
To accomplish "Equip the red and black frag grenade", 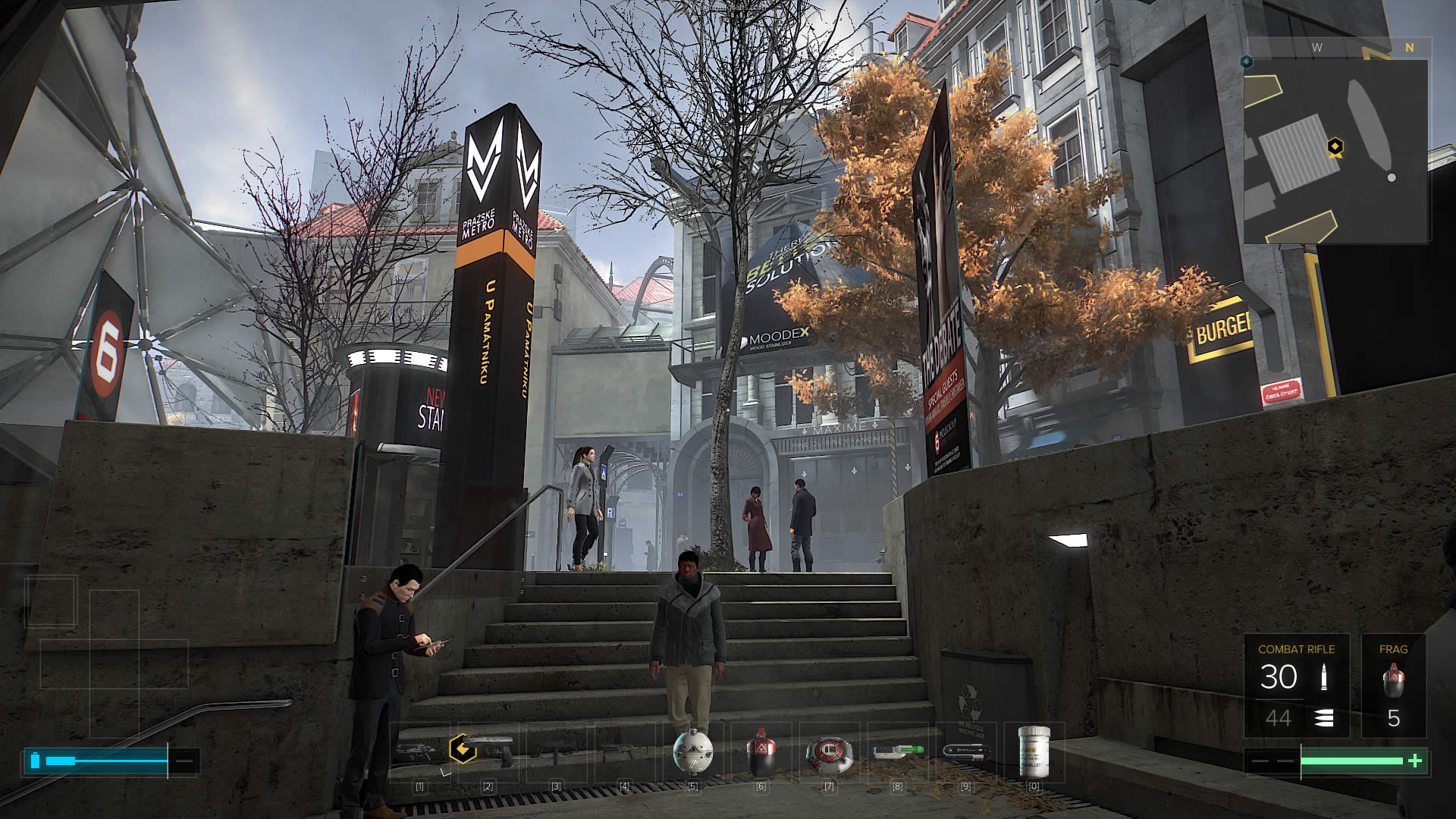I will click(761, 752).
